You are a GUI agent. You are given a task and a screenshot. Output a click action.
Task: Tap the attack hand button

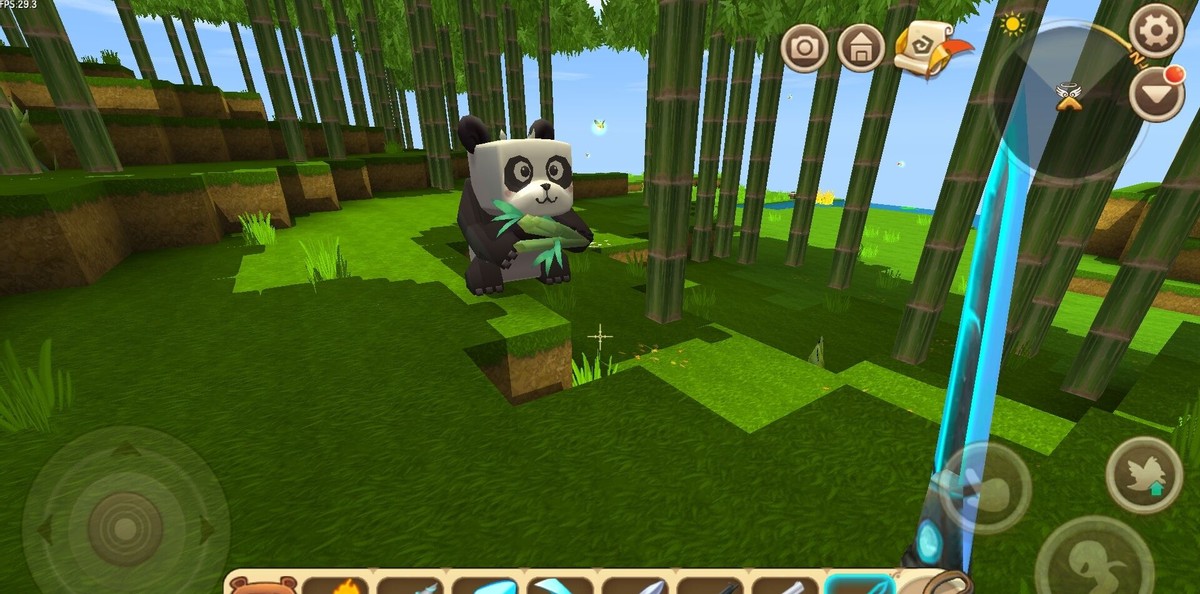(984, 487)
